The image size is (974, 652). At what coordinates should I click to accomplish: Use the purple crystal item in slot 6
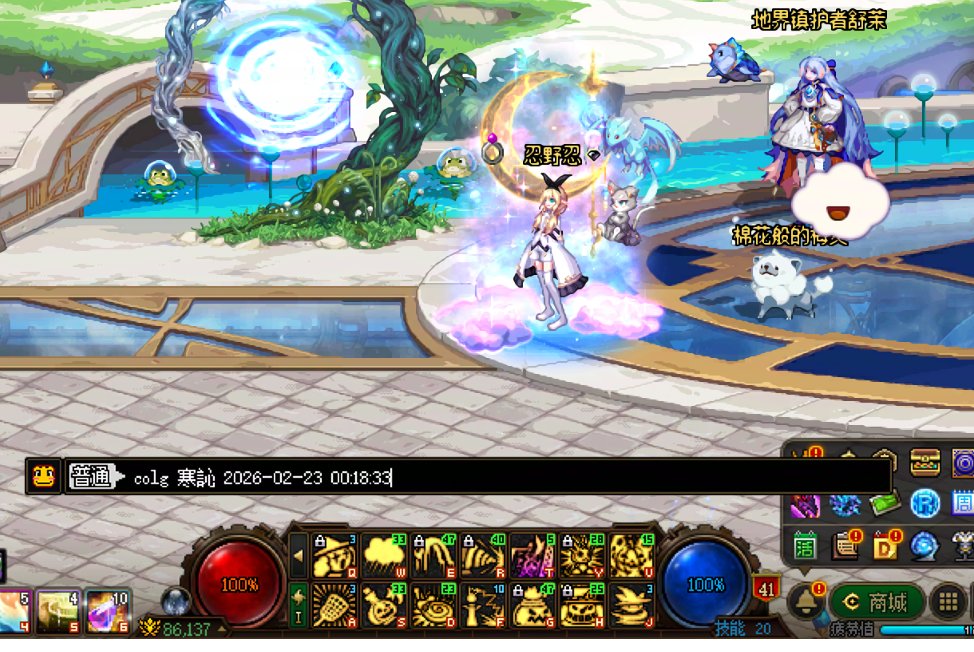[x=106, y=611]
